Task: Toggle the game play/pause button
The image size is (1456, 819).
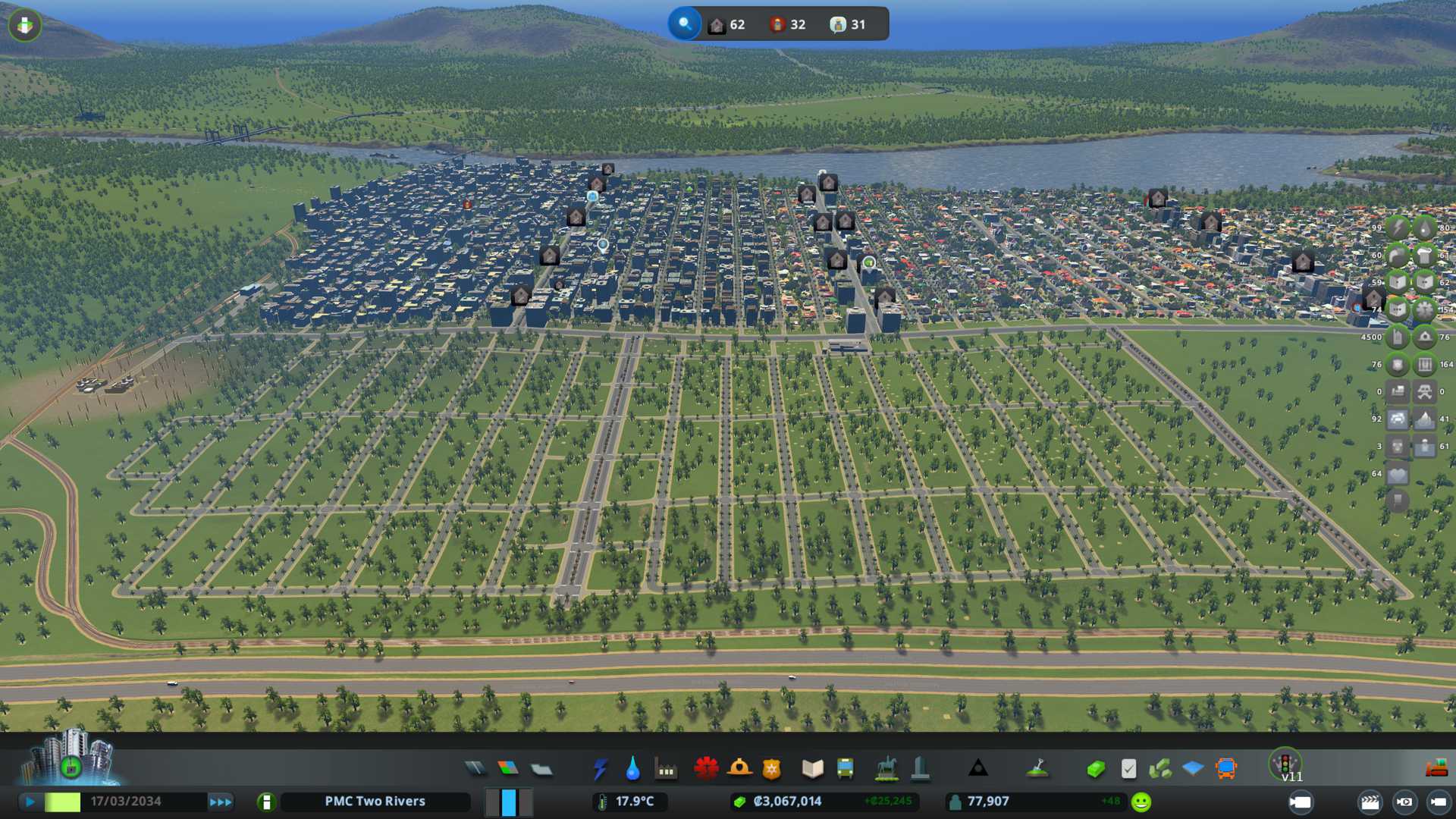Action: (x=30, y=802)
